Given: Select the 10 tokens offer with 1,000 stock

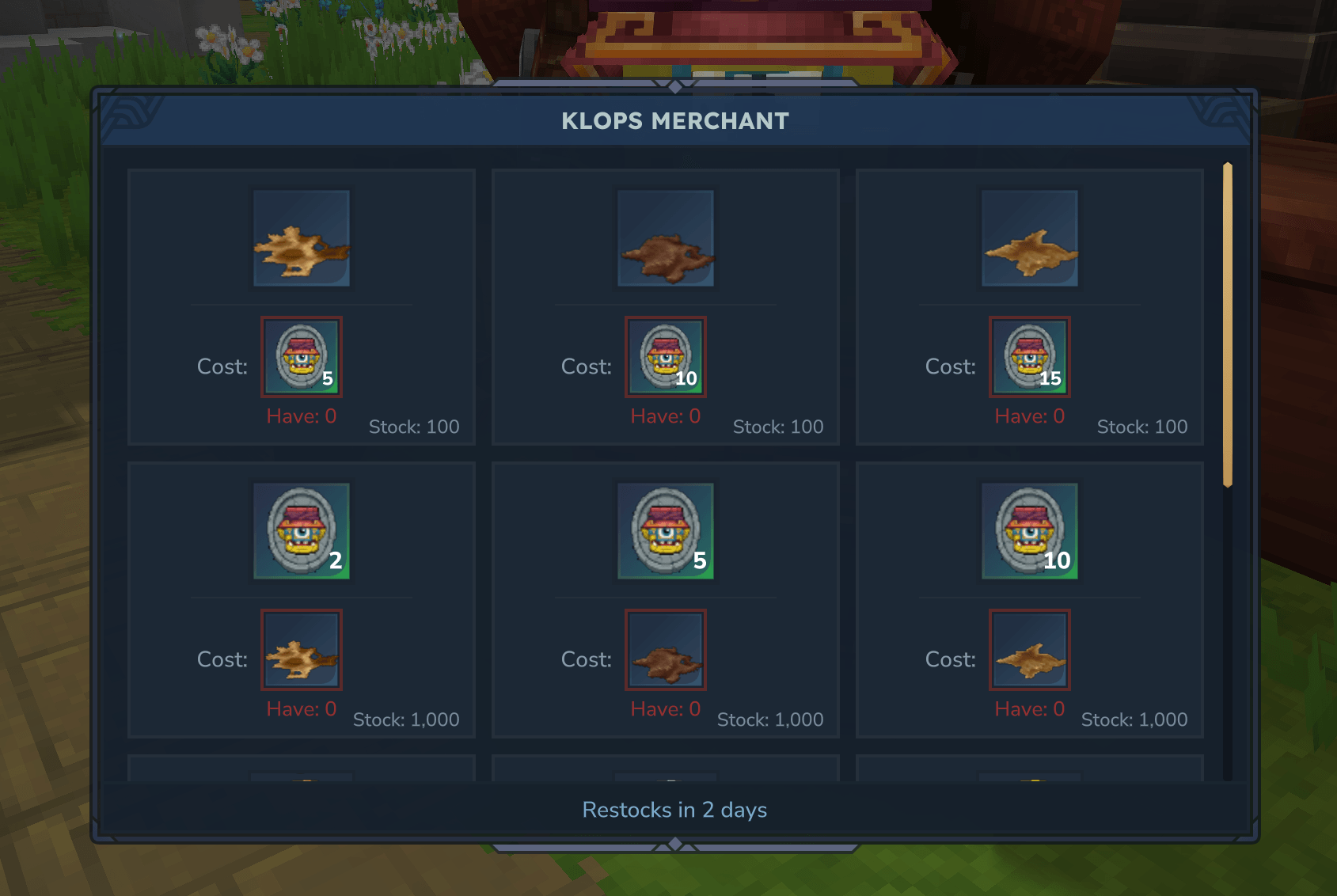Looking at the screenshot, I should [x=1030, y=531].
